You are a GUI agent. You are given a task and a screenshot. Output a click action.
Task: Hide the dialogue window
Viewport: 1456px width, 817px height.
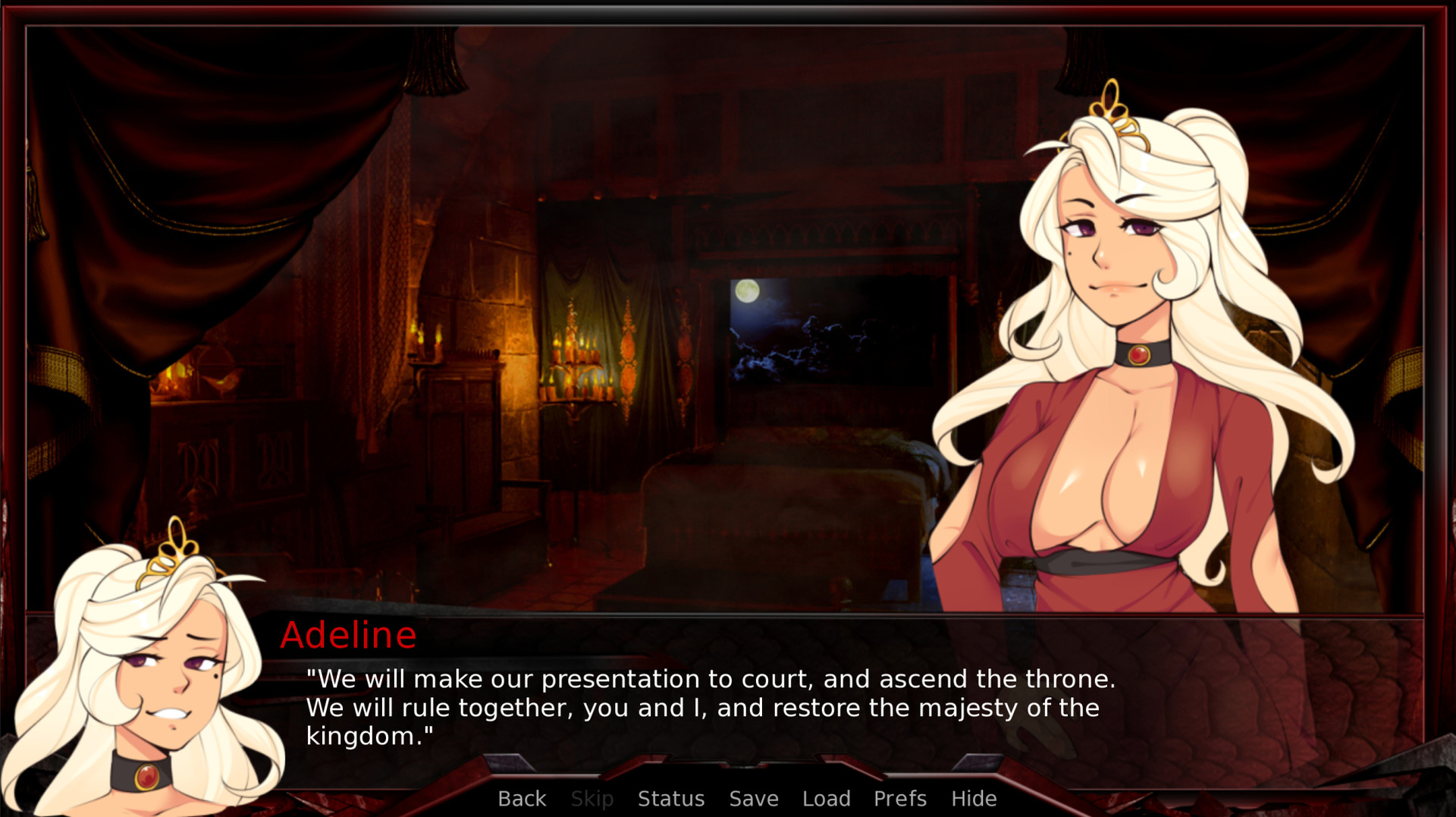tap(974, 798)
